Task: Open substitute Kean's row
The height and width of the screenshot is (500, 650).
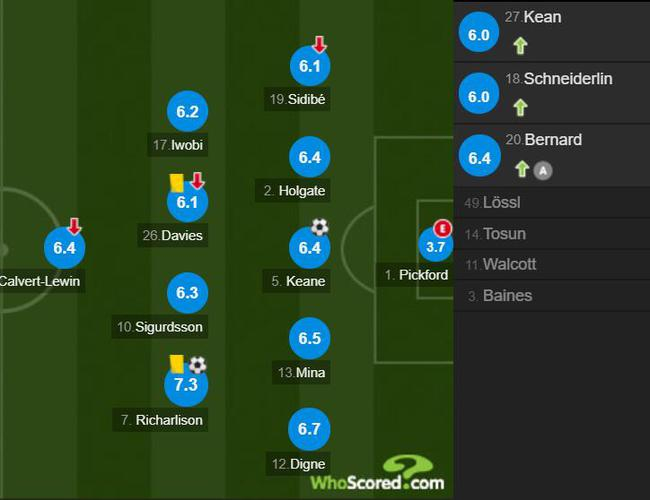Action: (x=551, y=31)
